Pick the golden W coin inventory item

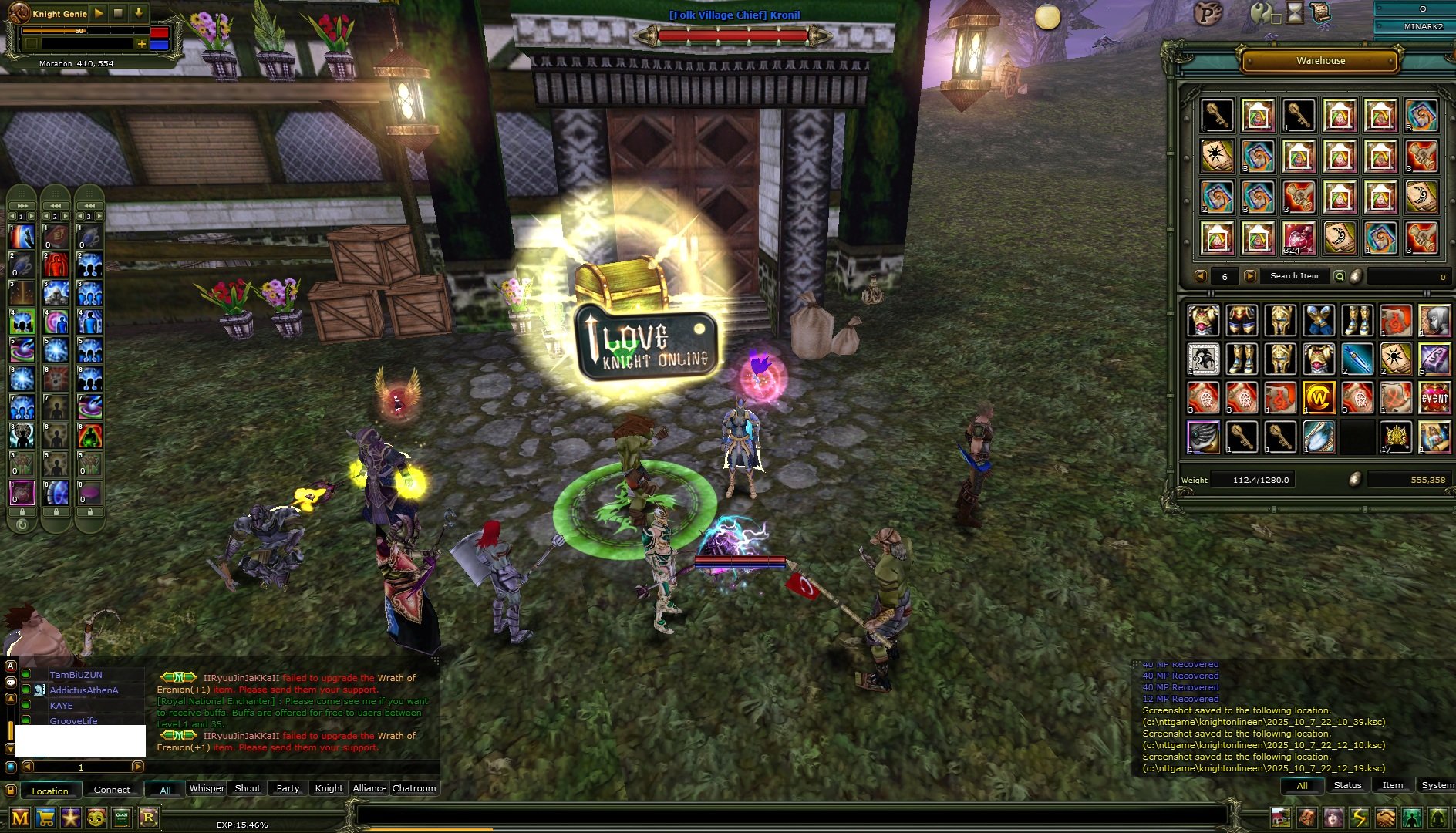[x=1319, y=399]
